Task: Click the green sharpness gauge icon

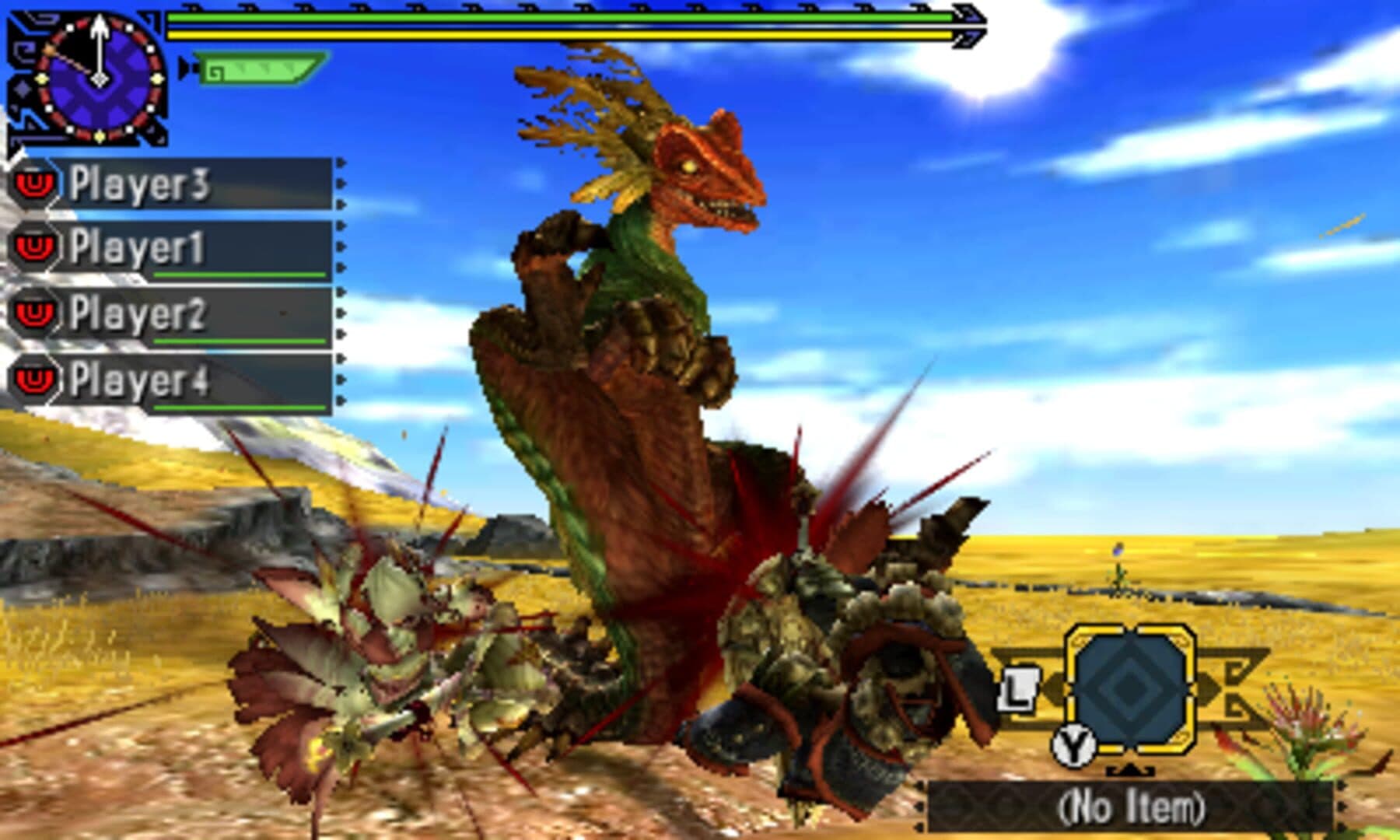Action: pos(257,70)
